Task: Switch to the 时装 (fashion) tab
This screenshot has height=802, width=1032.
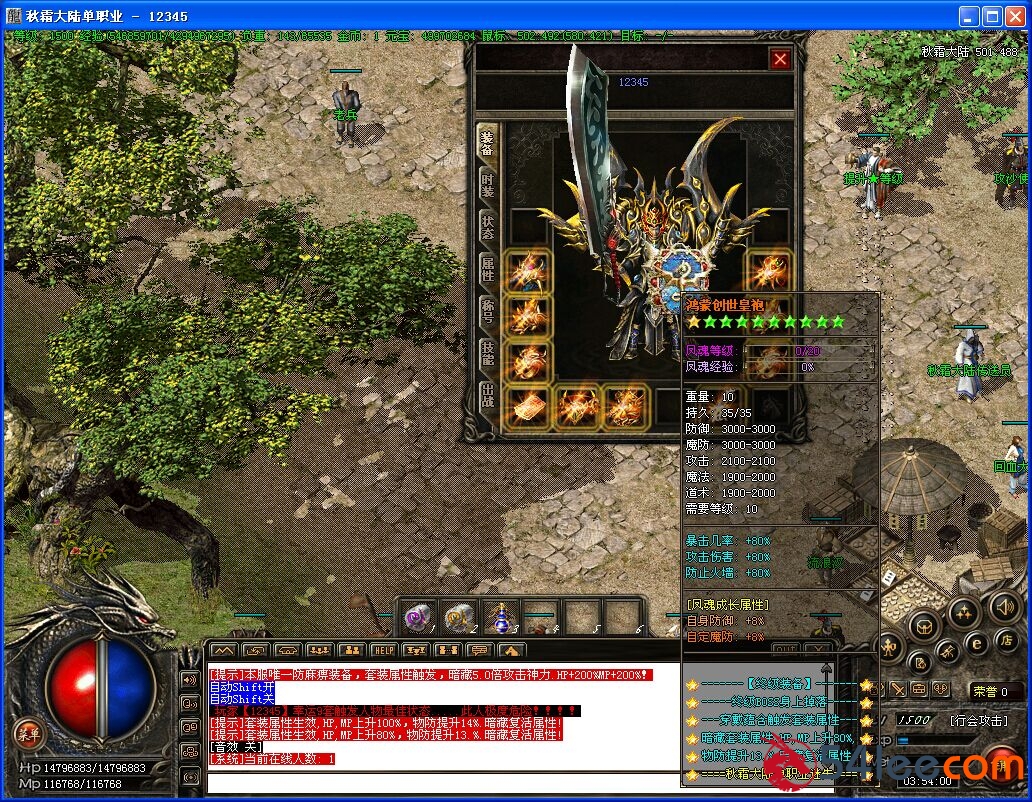Action: tap(487, 184)
